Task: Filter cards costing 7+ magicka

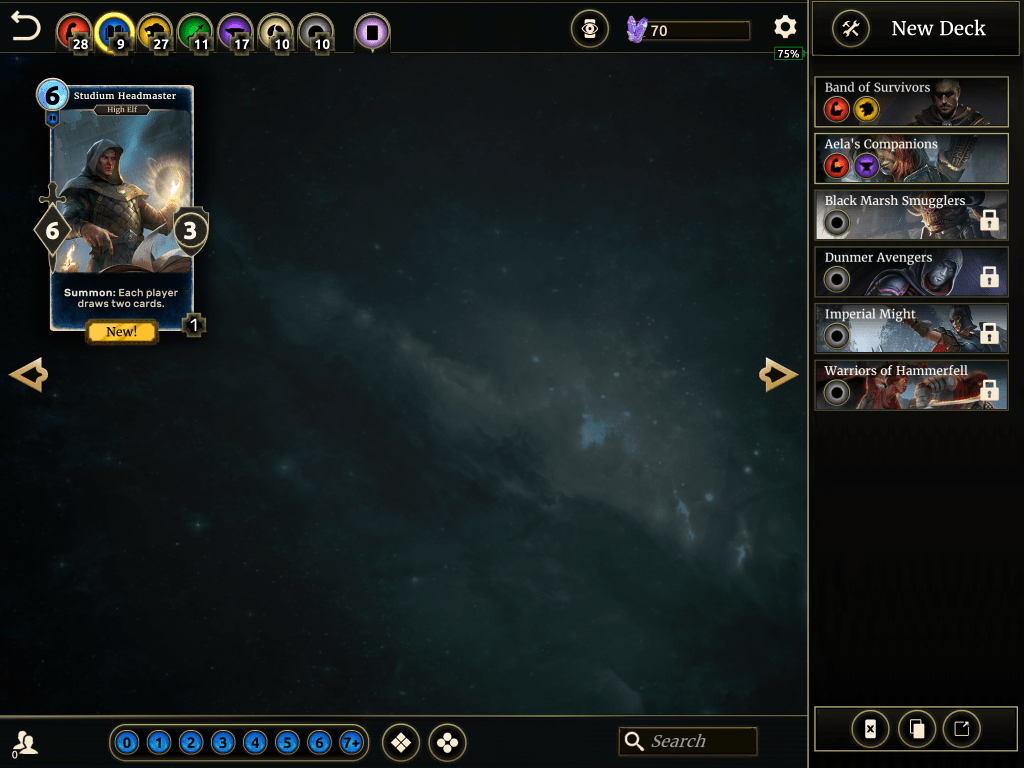Action: click(351, 743)
